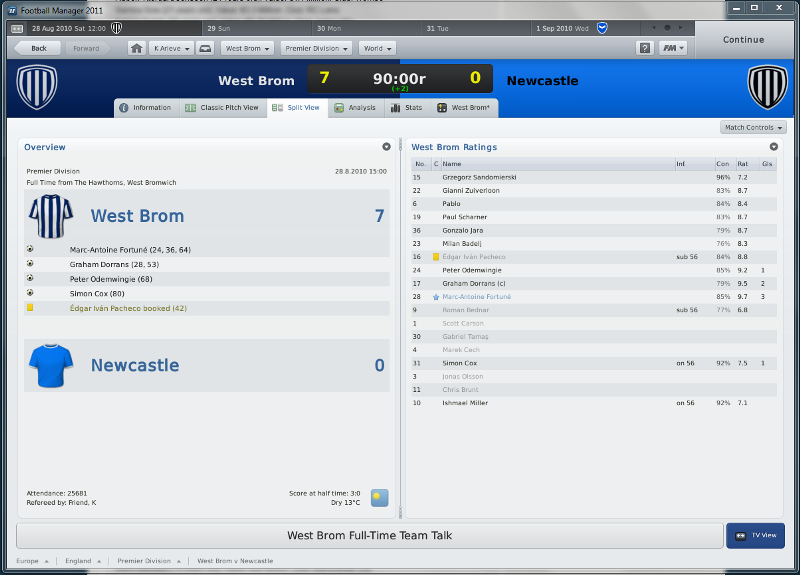Click the Continue button
This screenshot has height=575, width=800.
[x=743, y=40]
